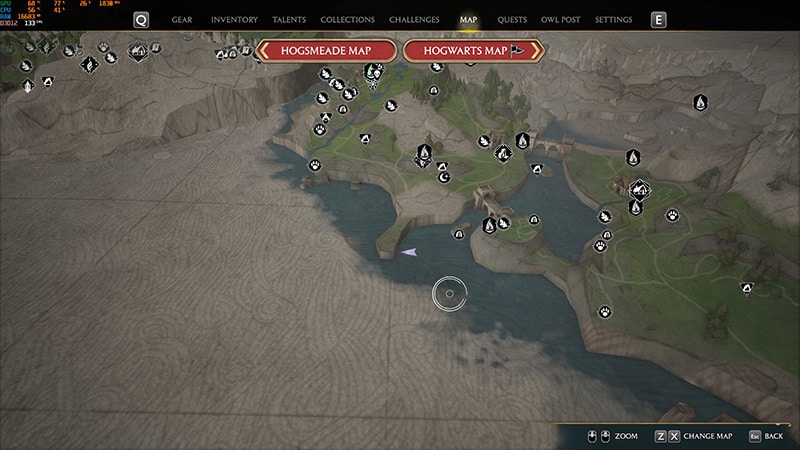Viewport: 800px width, 450px height.
Task: Click the Back button
Action: click(x=765, y=436)
